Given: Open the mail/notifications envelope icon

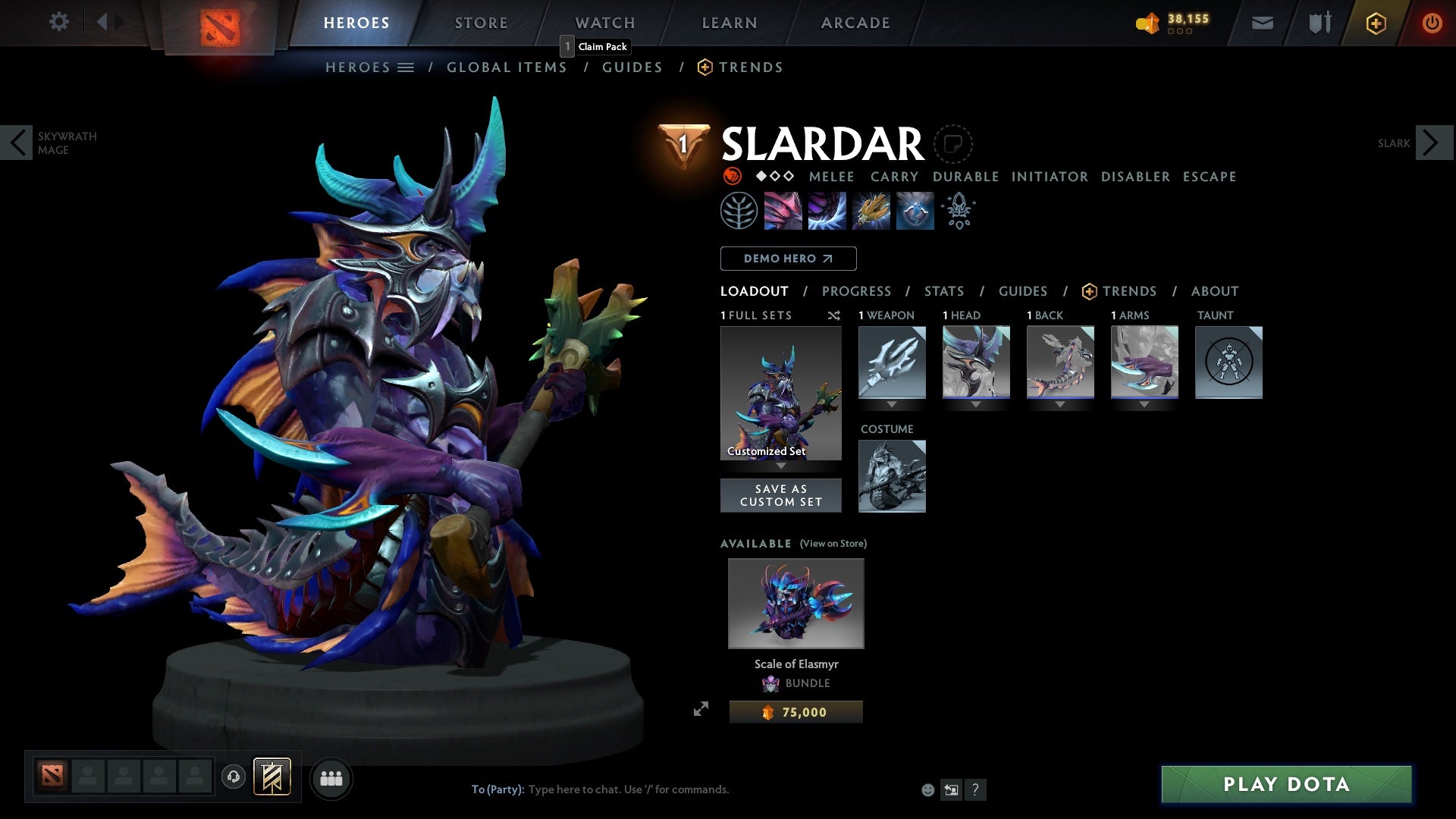Looking at the screenshot, I should click(x=1262, y=22).
